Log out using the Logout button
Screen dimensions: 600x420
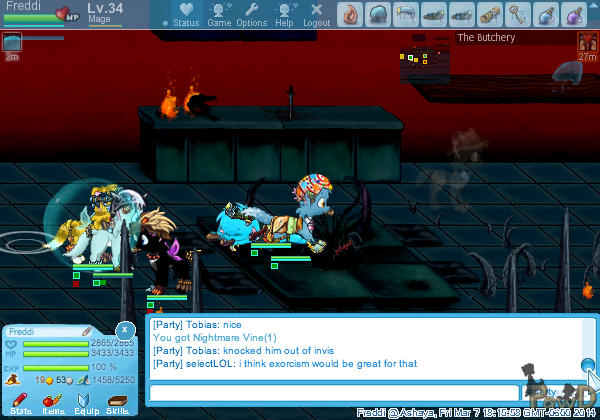316,15
